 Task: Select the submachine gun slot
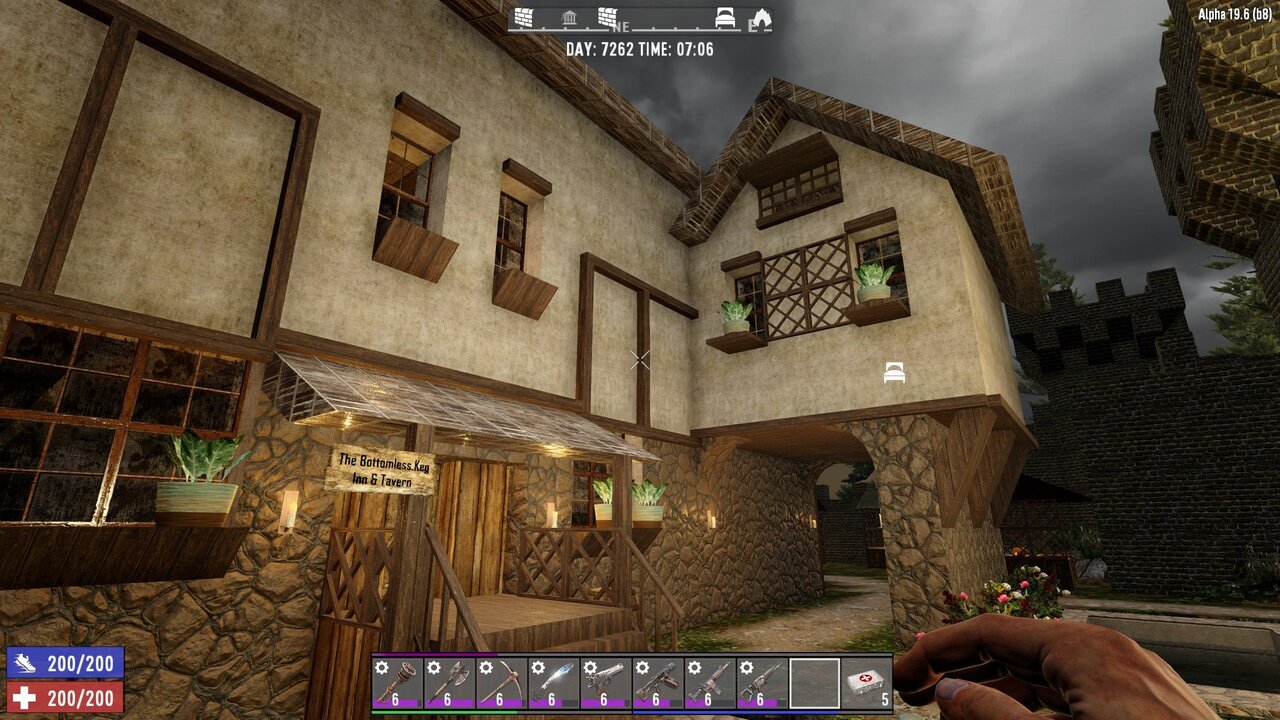[657, 682]
